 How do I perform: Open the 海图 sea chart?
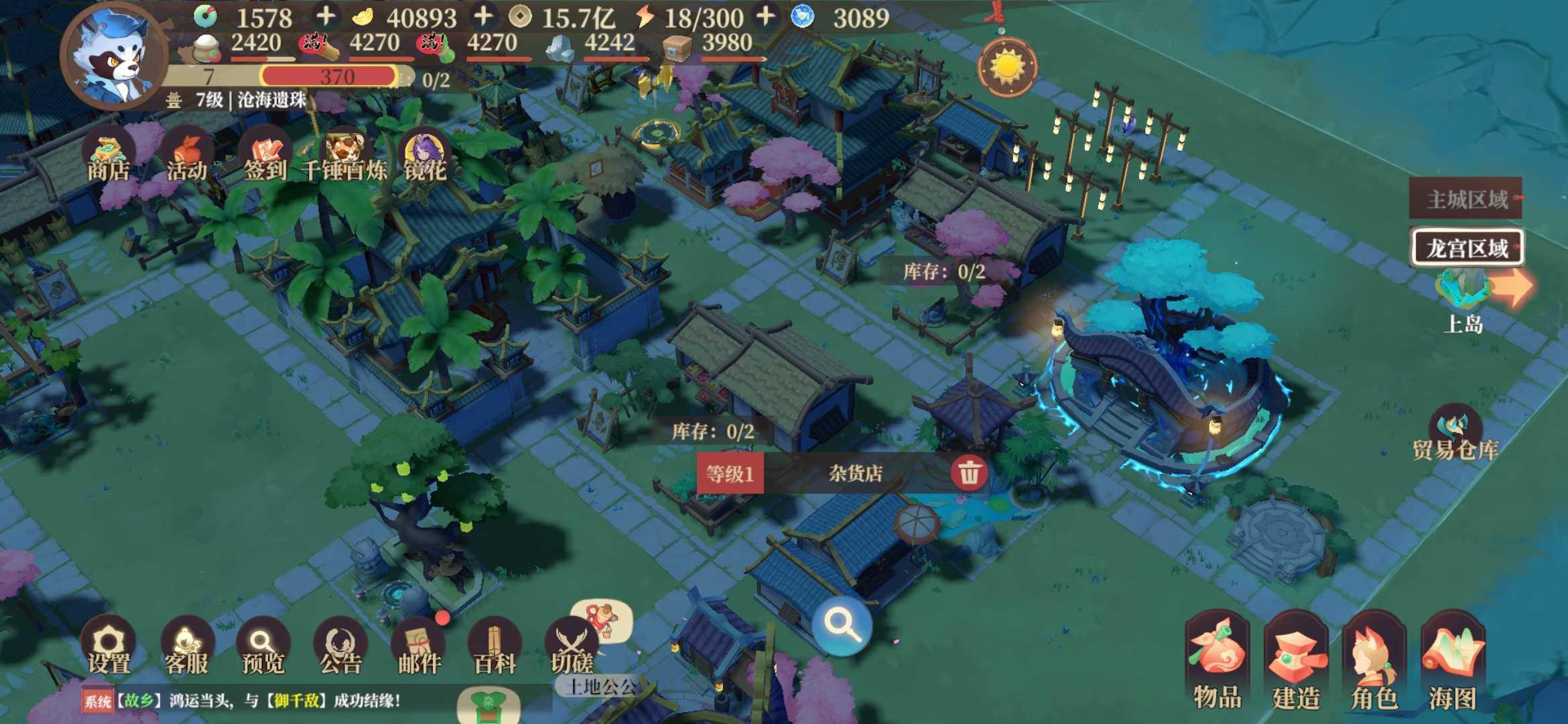1453,660
